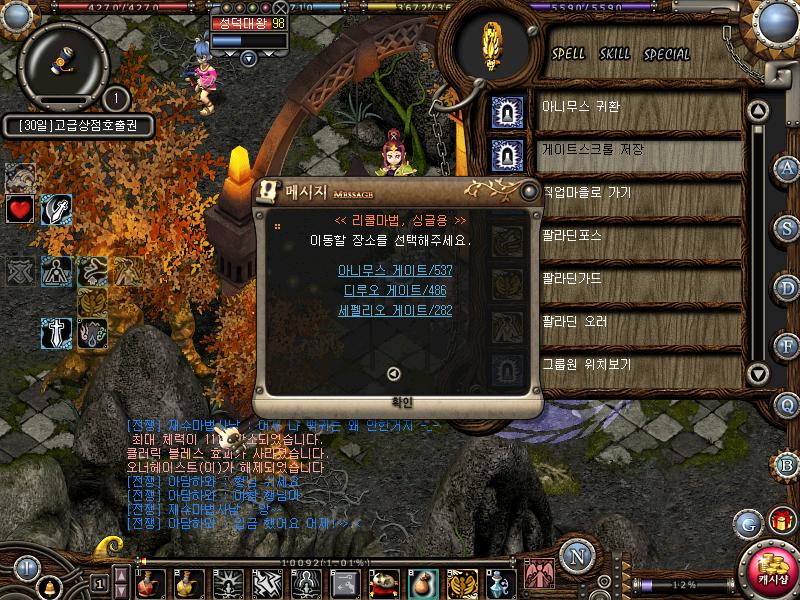800x600 pixels.
Task: Switch to the SPELL tab
Action: click(569, 54)
